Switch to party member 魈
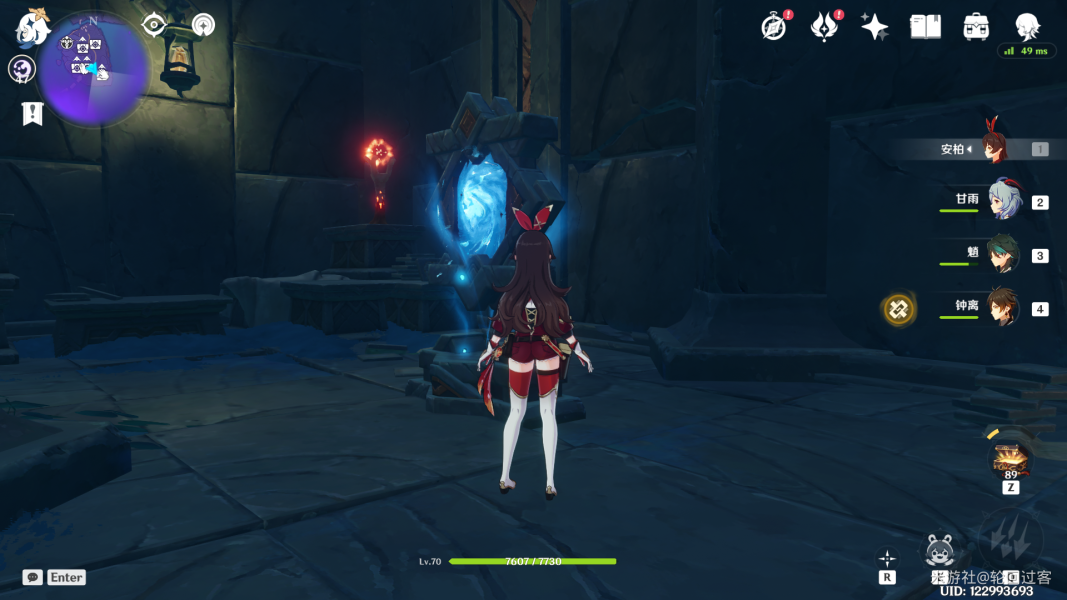This screenshot has width=1067, height=600. pos(1003,254)
